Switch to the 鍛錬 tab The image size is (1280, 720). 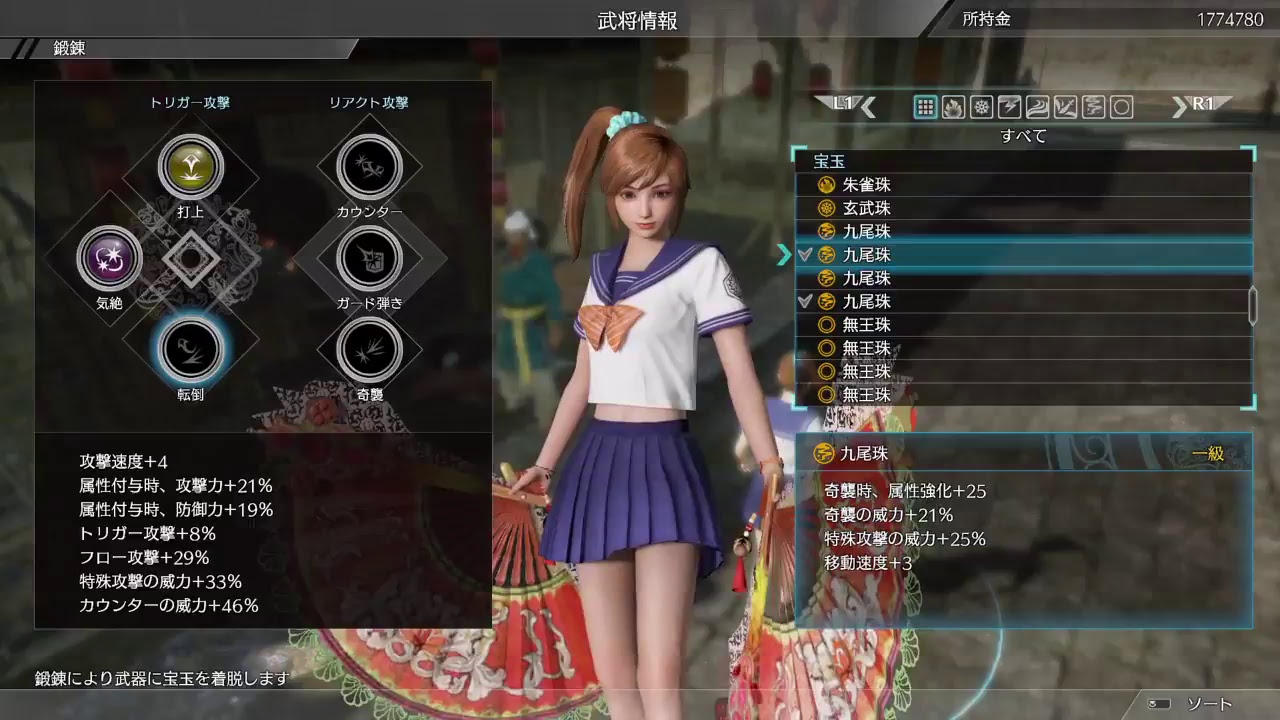[68, 45]
